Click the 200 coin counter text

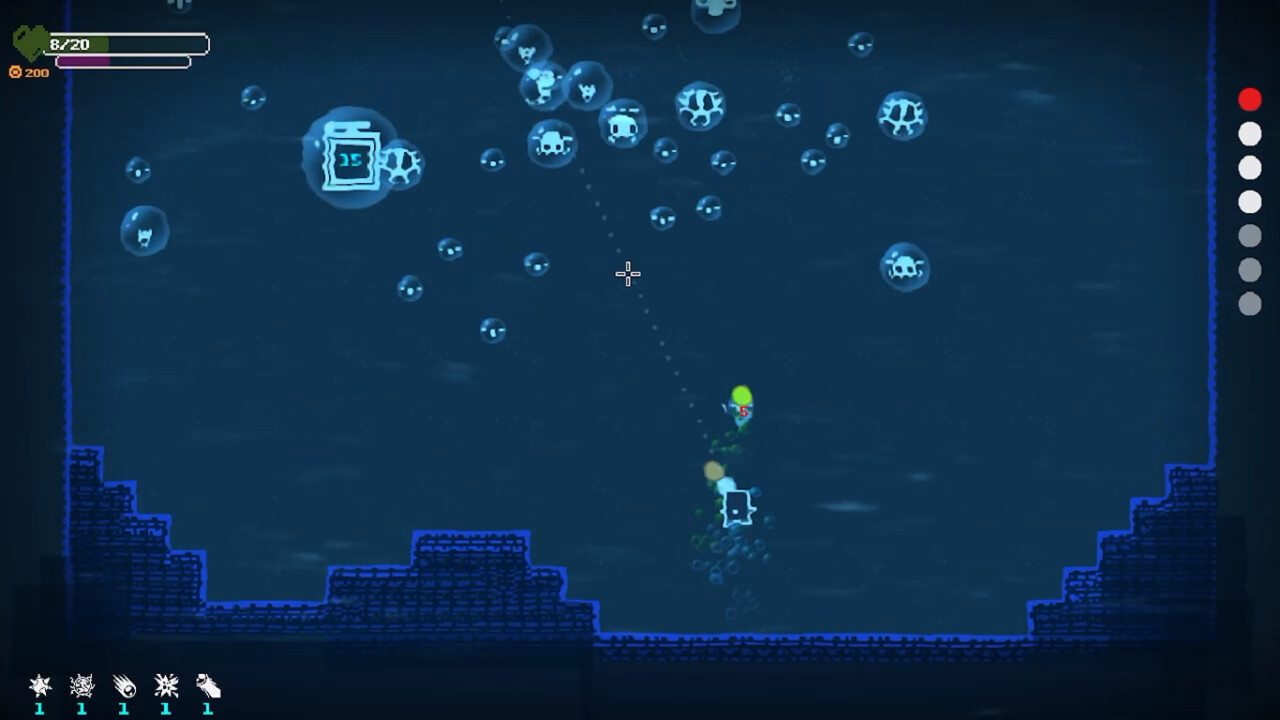(x=35, y=72)
